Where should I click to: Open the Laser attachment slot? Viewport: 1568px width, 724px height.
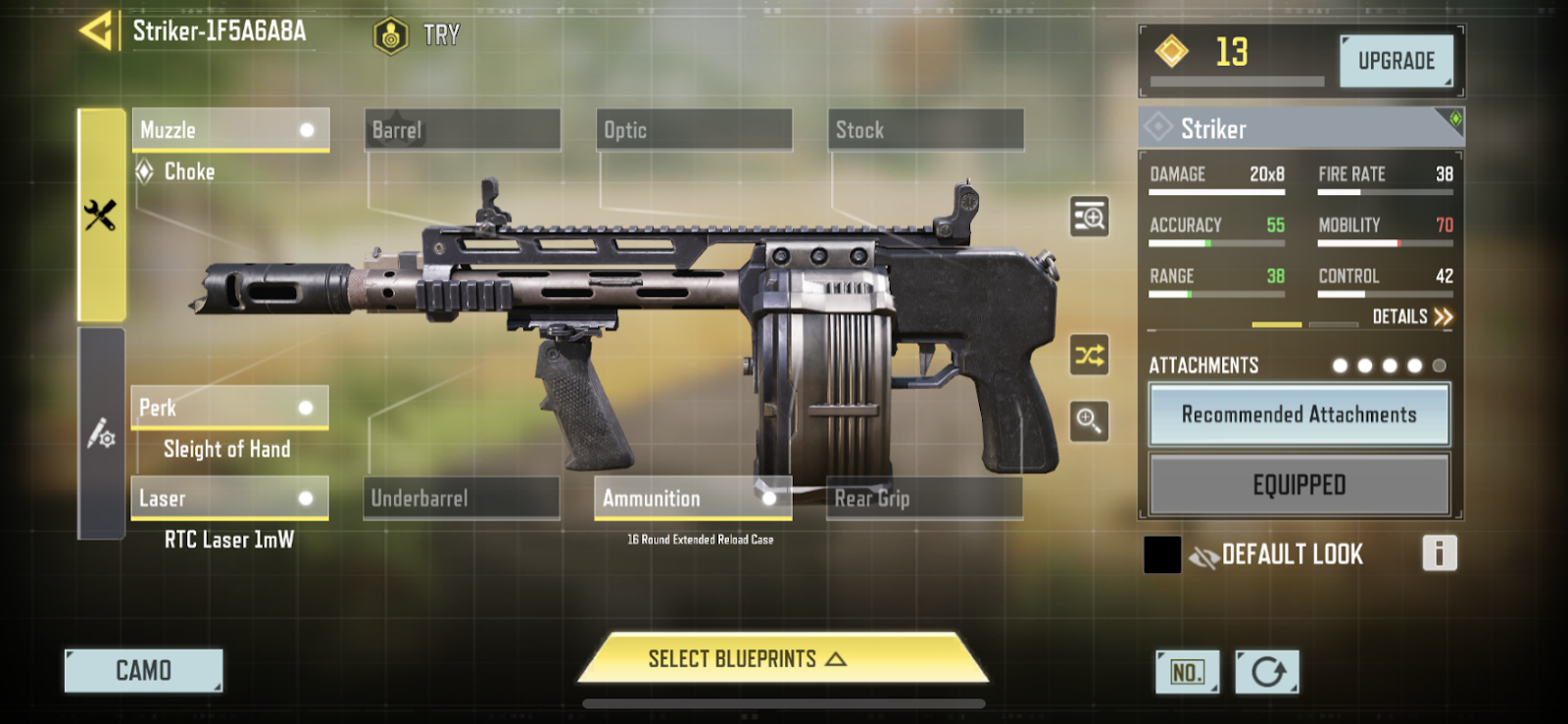229,499
